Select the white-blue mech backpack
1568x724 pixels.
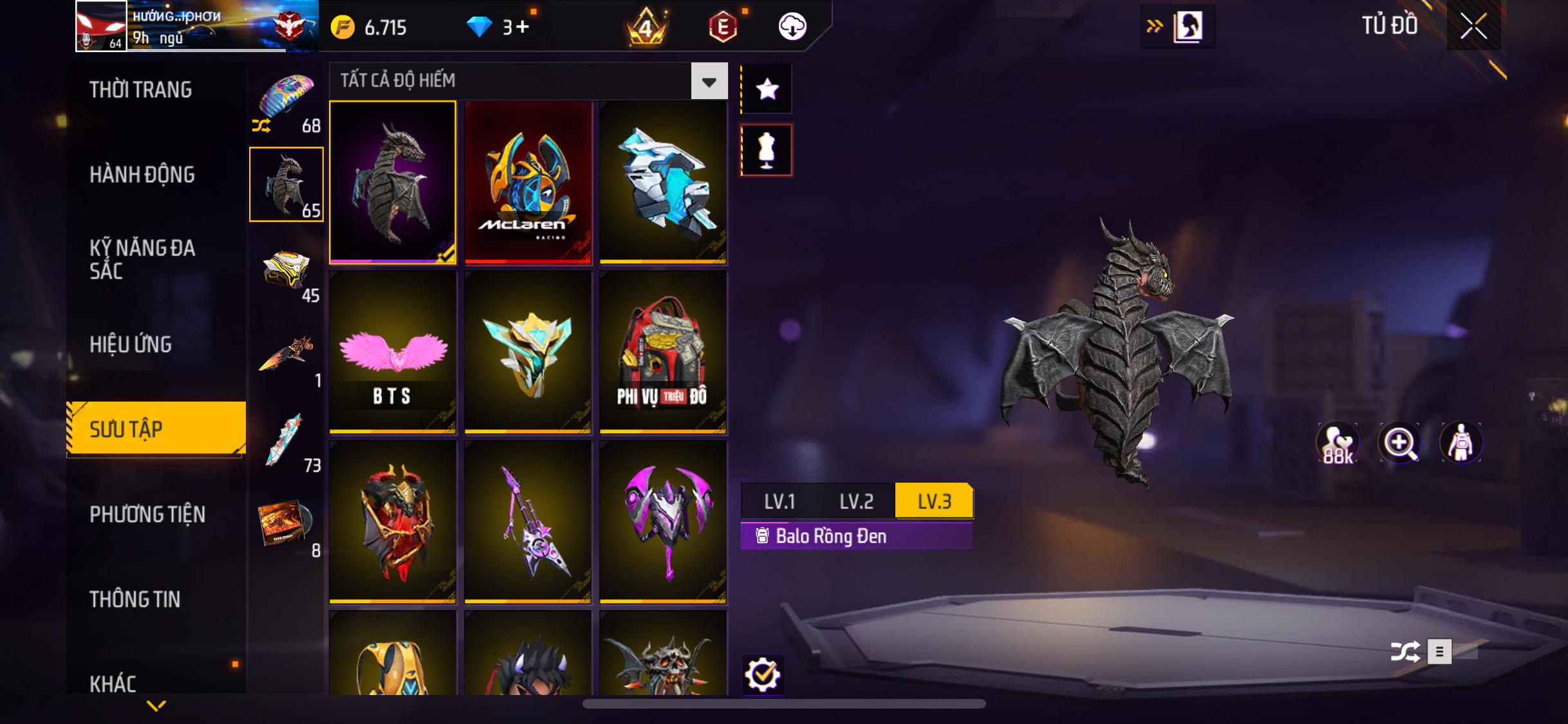pyautogui.click(x=663, y=182)
